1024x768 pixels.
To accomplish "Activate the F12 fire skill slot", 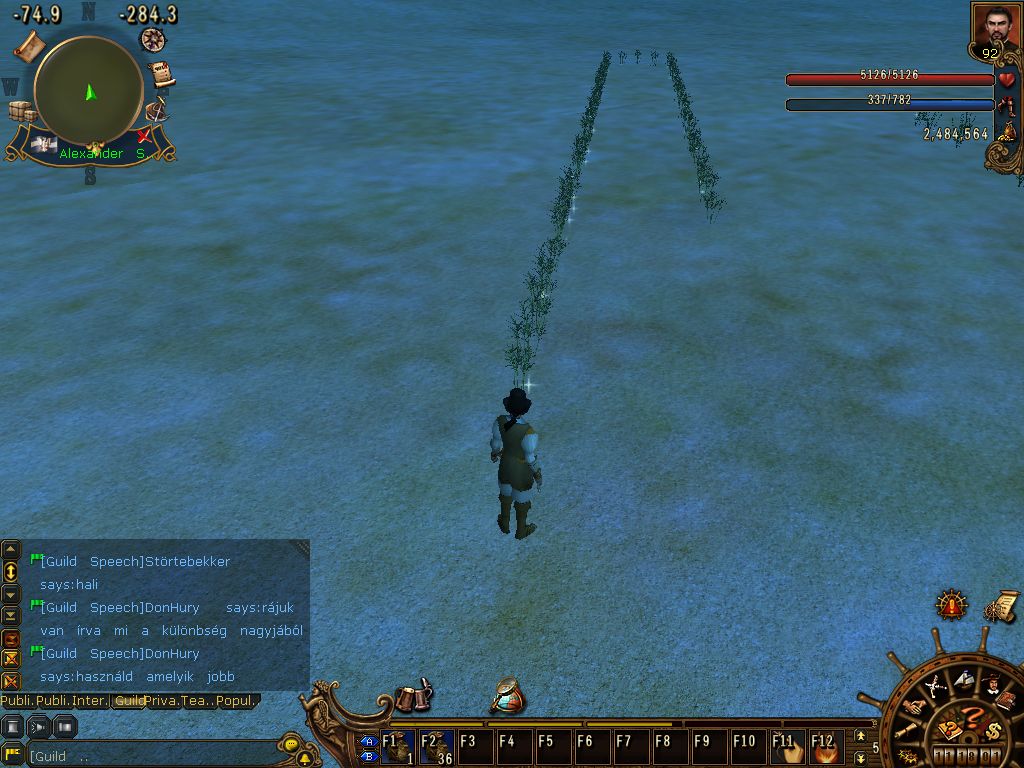I will click(x=826, y=747).
